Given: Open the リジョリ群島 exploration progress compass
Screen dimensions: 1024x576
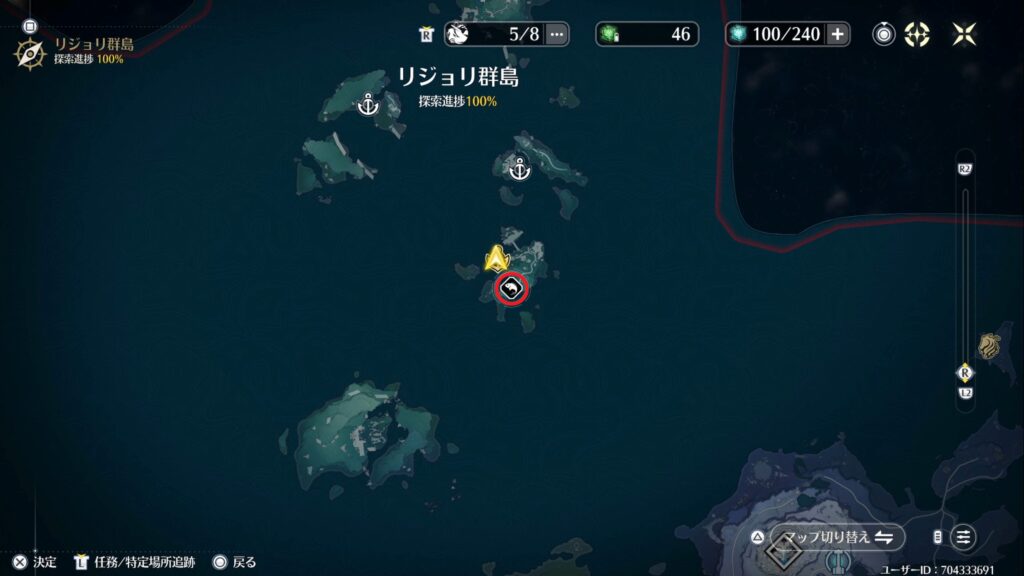Looking at the screenshot, I should pos(29,52).
